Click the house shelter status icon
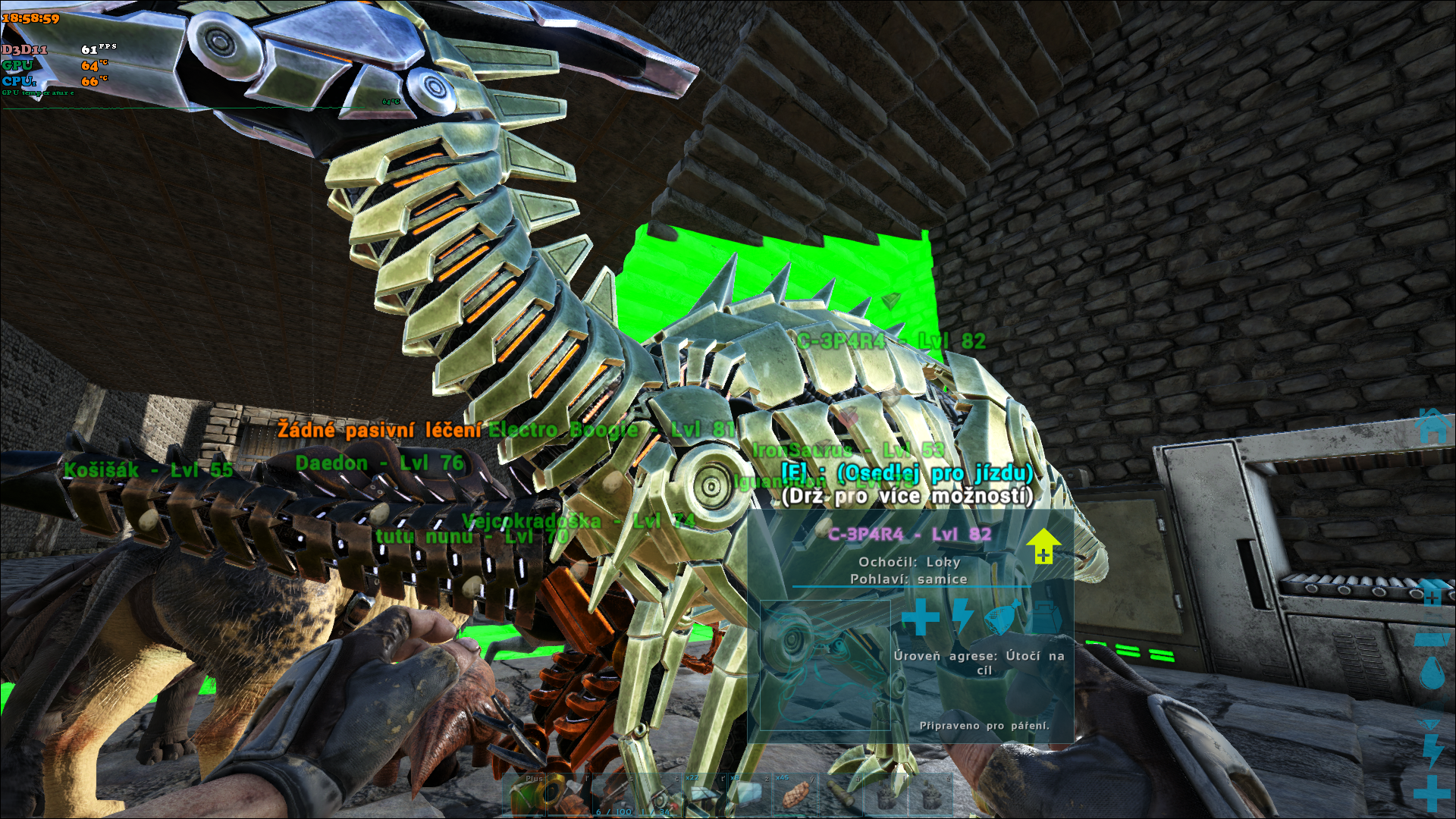The image size is (1456, 819). [1432, 425]
